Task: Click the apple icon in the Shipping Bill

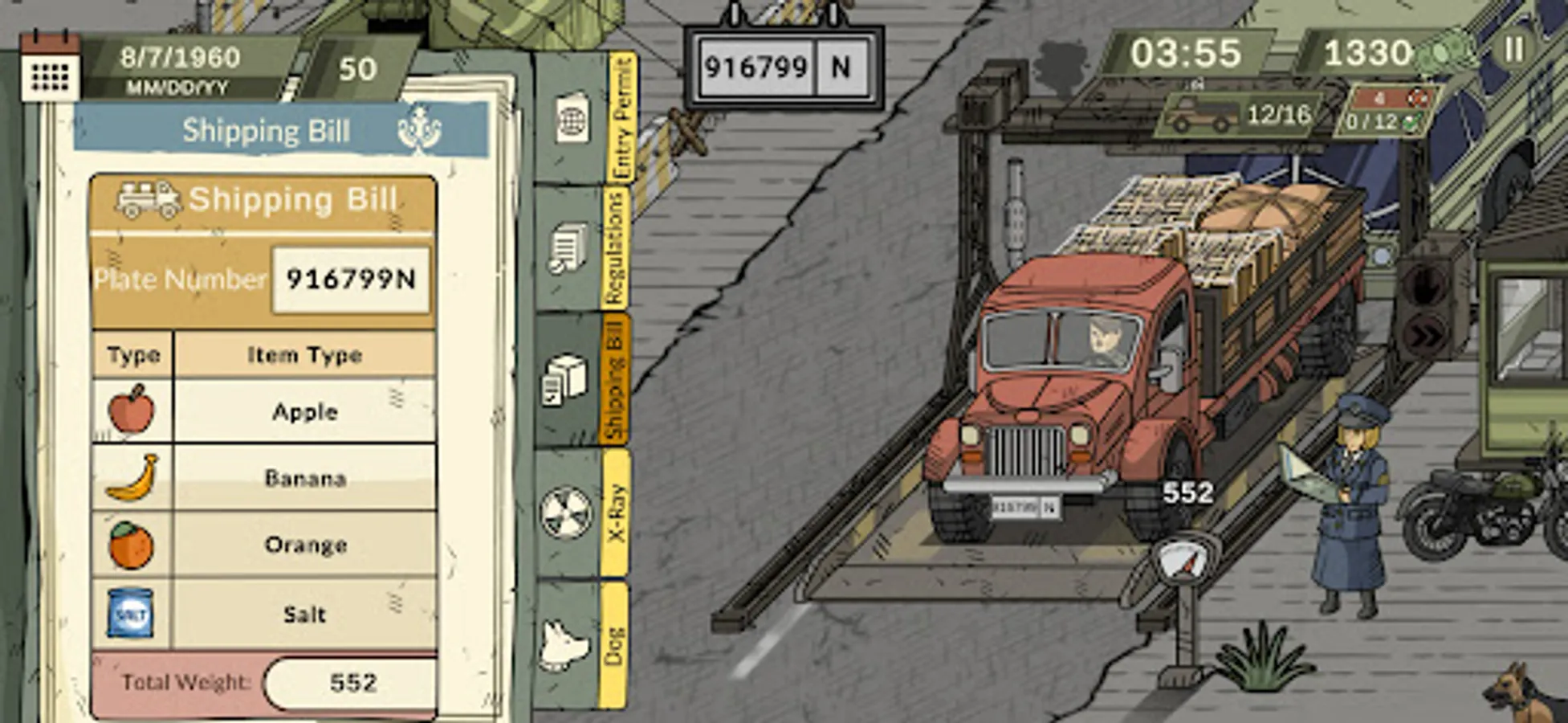Action: [x=132, y=410]
